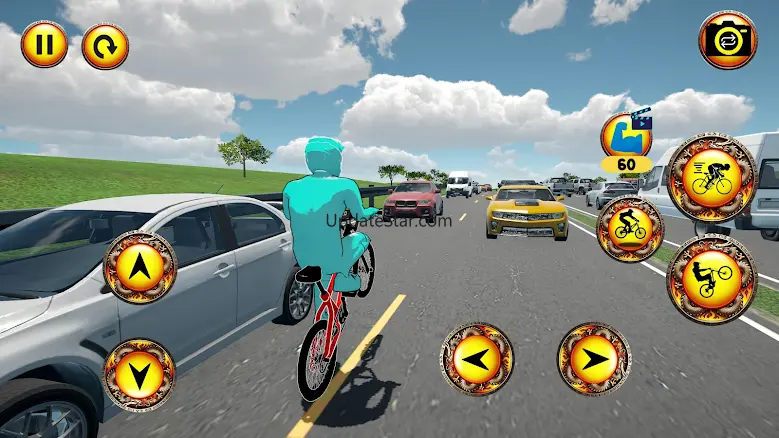
Task: Hit the down arrow brake button
Action: (140, 375)
